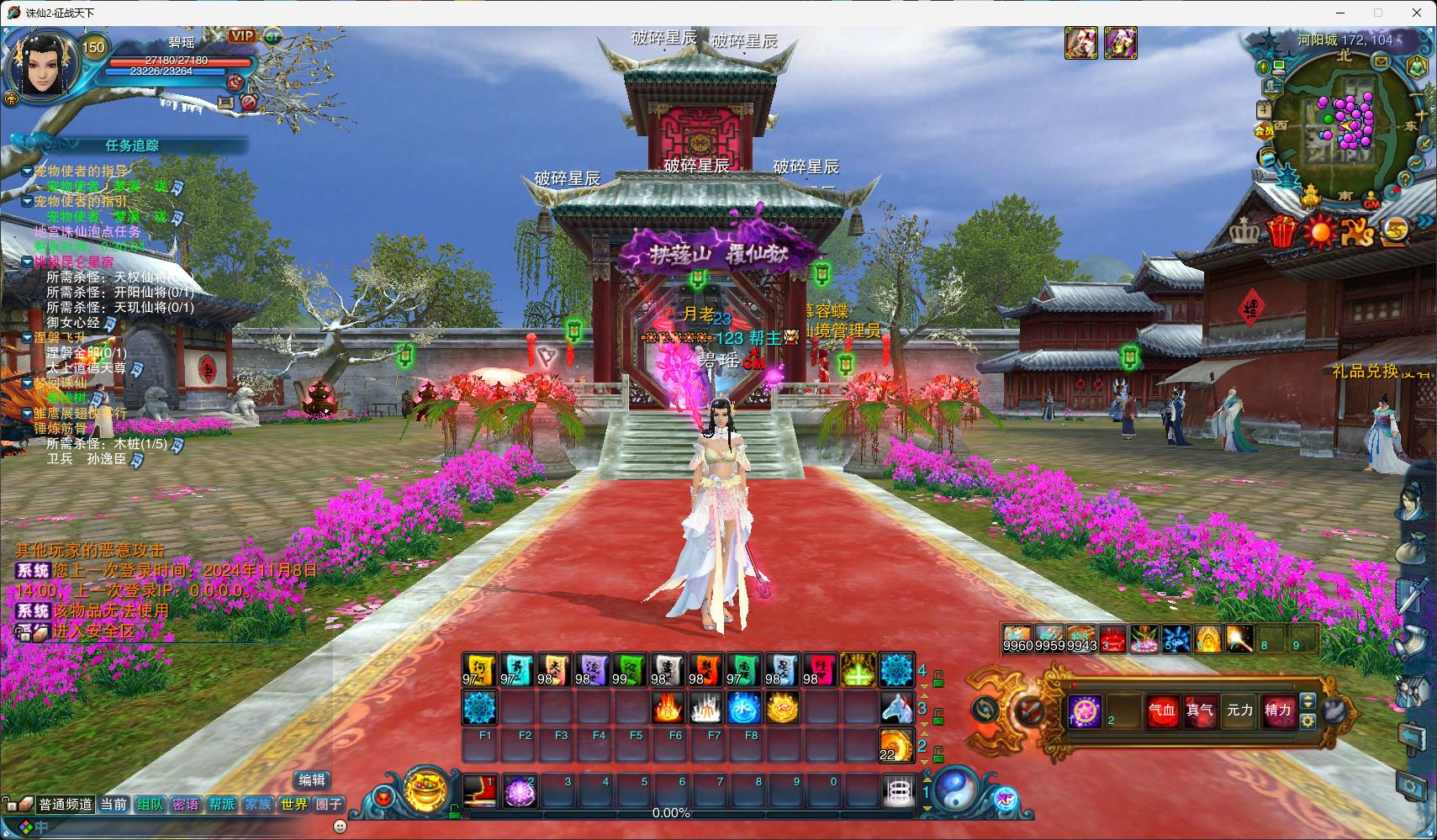Open the mail envelope icon on the minimap
Viewport: 1437px width, 840px height.
click(1381, 61)
